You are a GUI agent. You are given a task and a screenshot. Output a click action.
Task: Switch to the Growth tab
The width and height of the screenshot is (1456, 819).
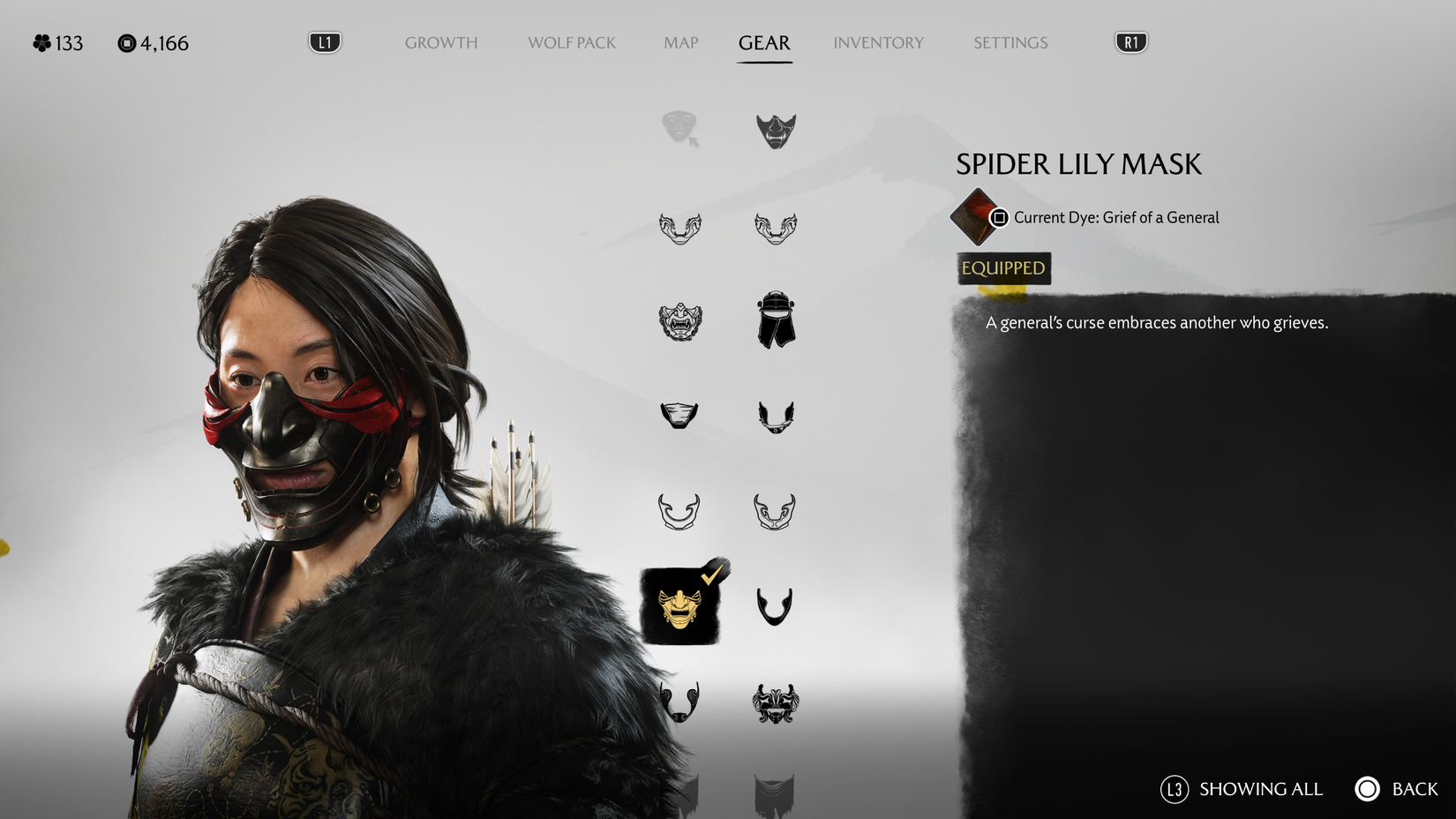[441, 42]
